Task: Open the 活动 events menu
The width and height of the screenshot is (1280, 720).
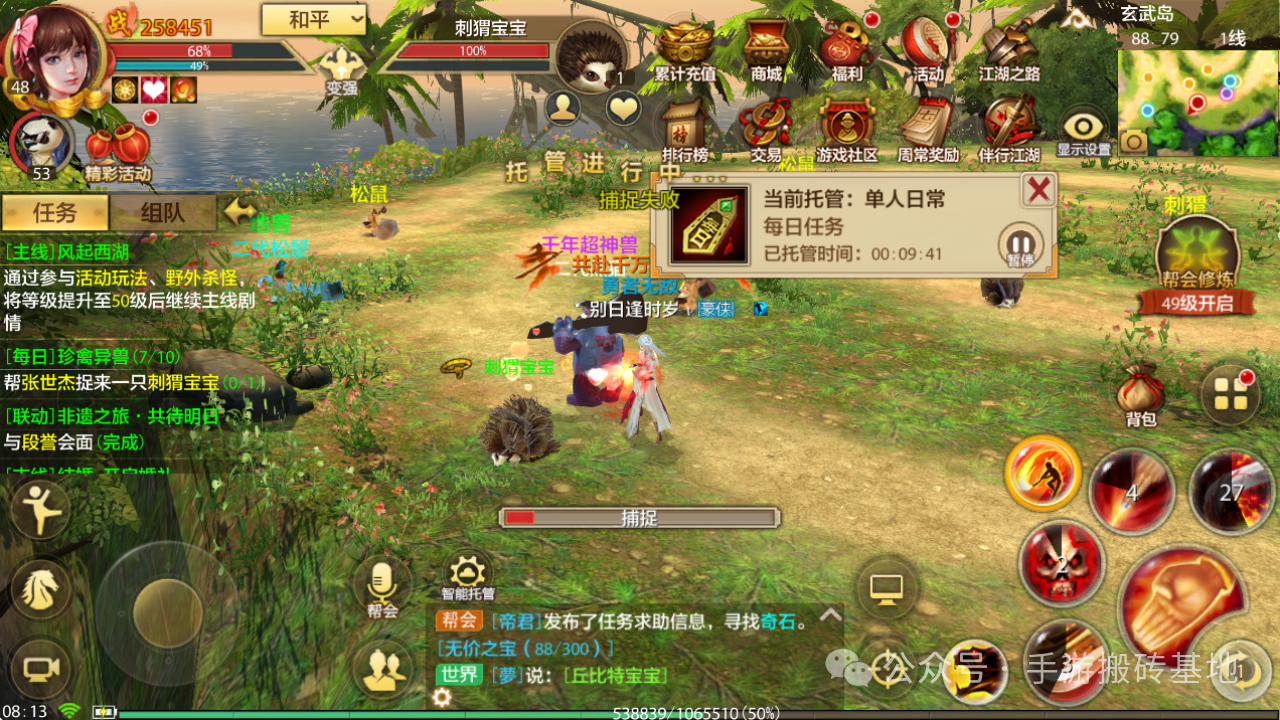Action: pyautogui.click(x=927, y=47)
